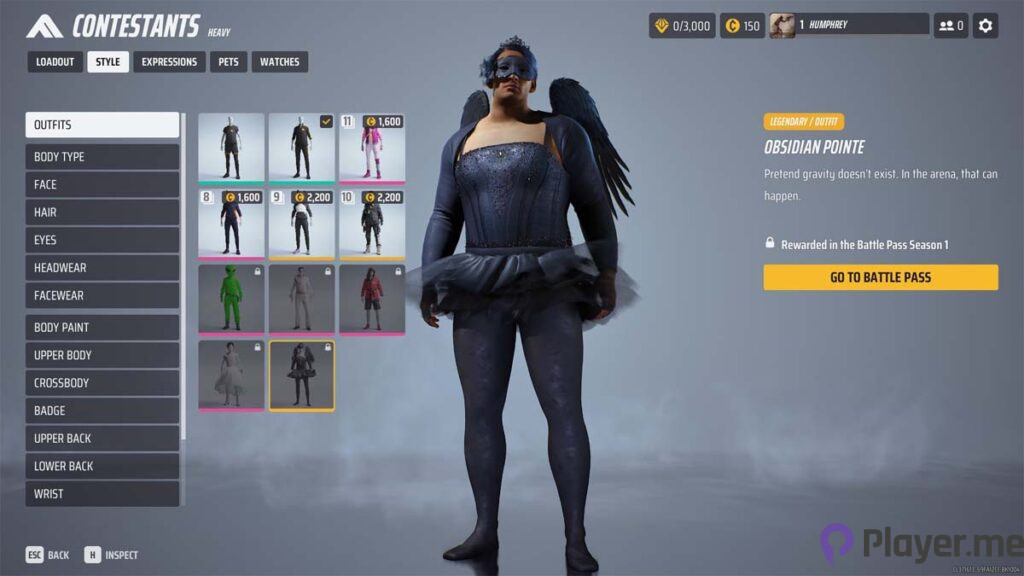Click the Go To Battle Pass button
This screenshot has height=576, width=1024.
[880, 277]
